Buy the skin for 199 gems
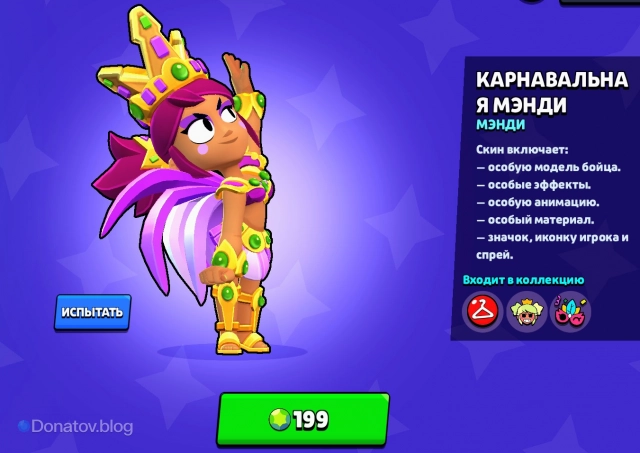 pyautogui.click(x=302, y=419)
